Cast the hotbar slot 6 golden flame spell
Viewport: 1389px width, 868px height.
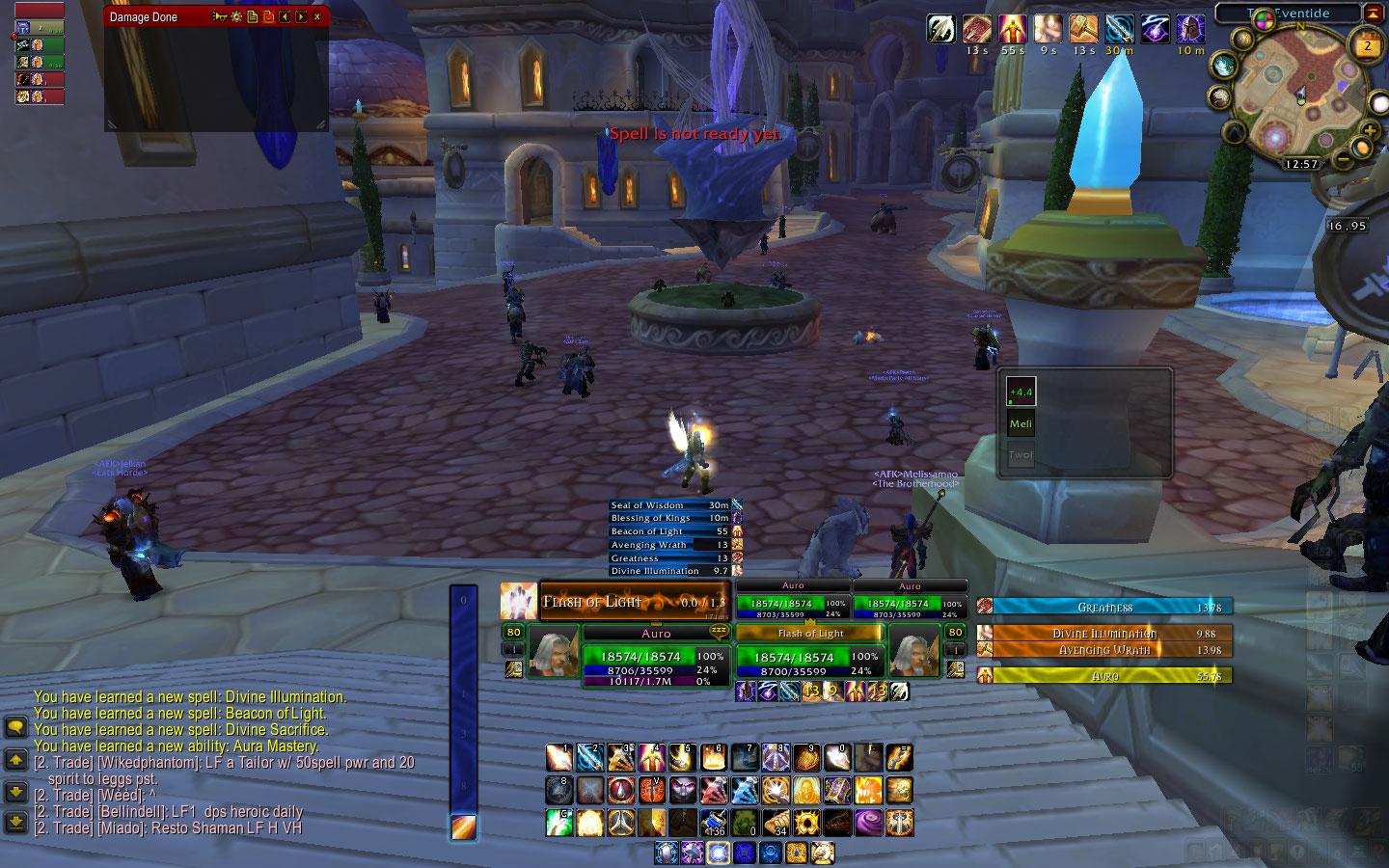coord(714,758)
